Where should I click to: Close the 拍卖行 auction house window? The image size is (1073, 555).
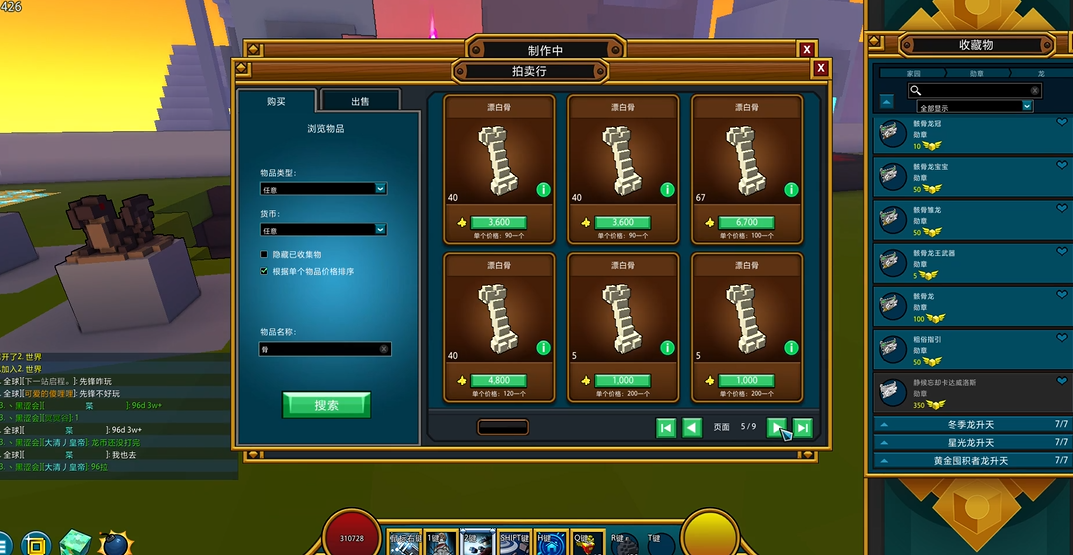click(x=820, y=68)
